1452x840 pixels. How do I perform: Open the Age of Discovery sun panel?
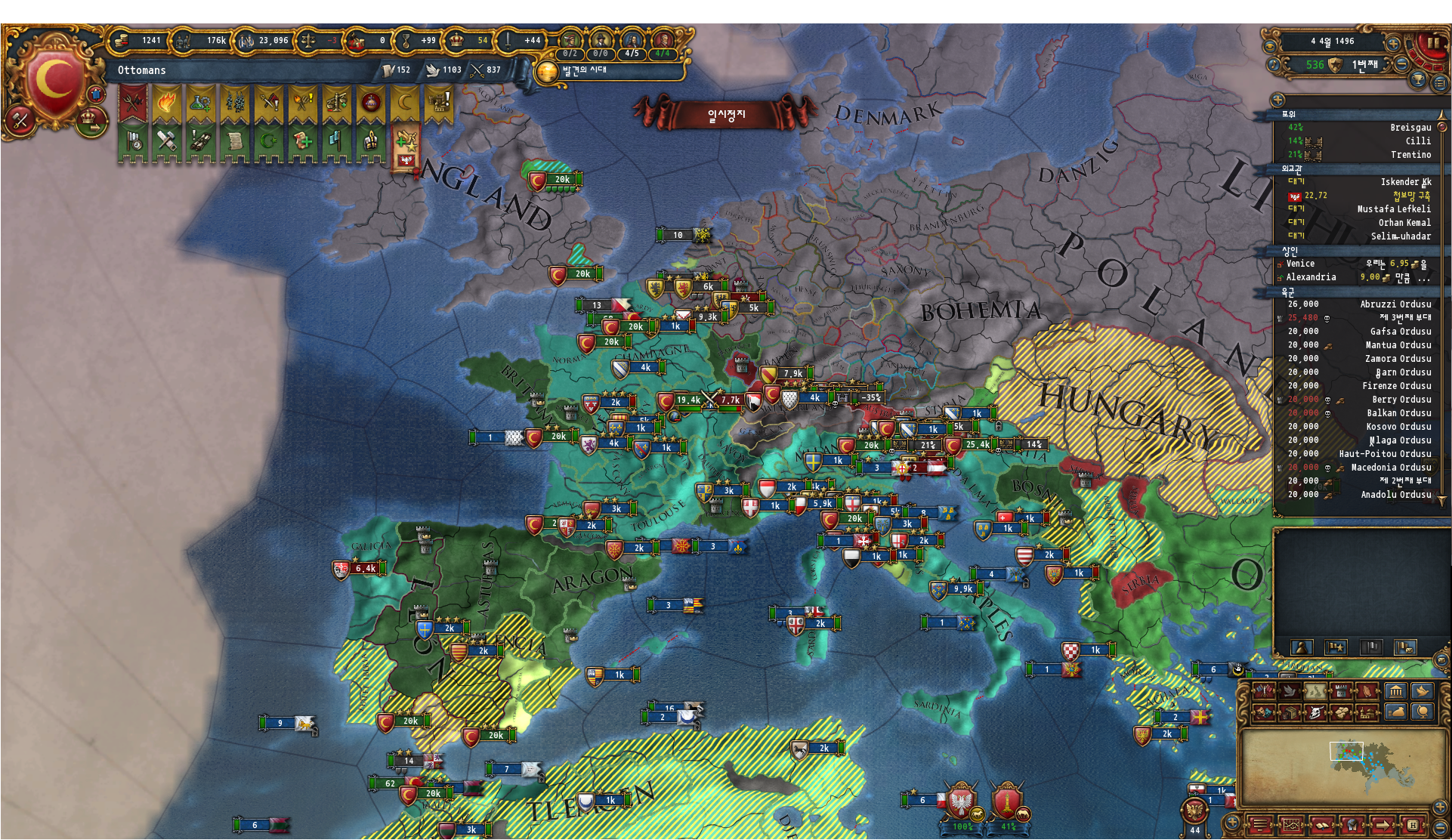pos(545,72)
